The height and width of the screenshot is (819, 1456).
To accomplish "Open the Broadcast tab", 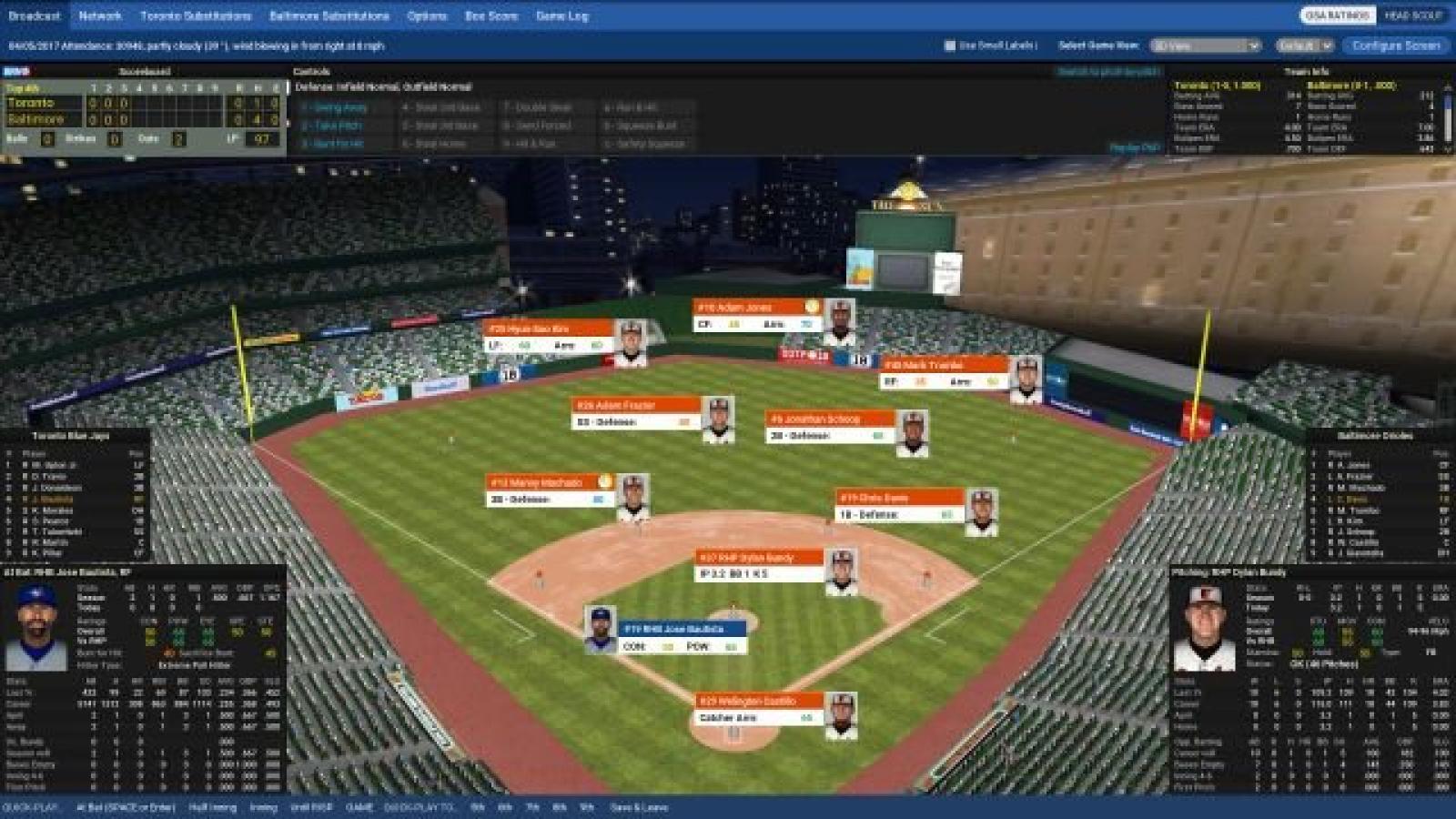I will [x=35, y=15].
